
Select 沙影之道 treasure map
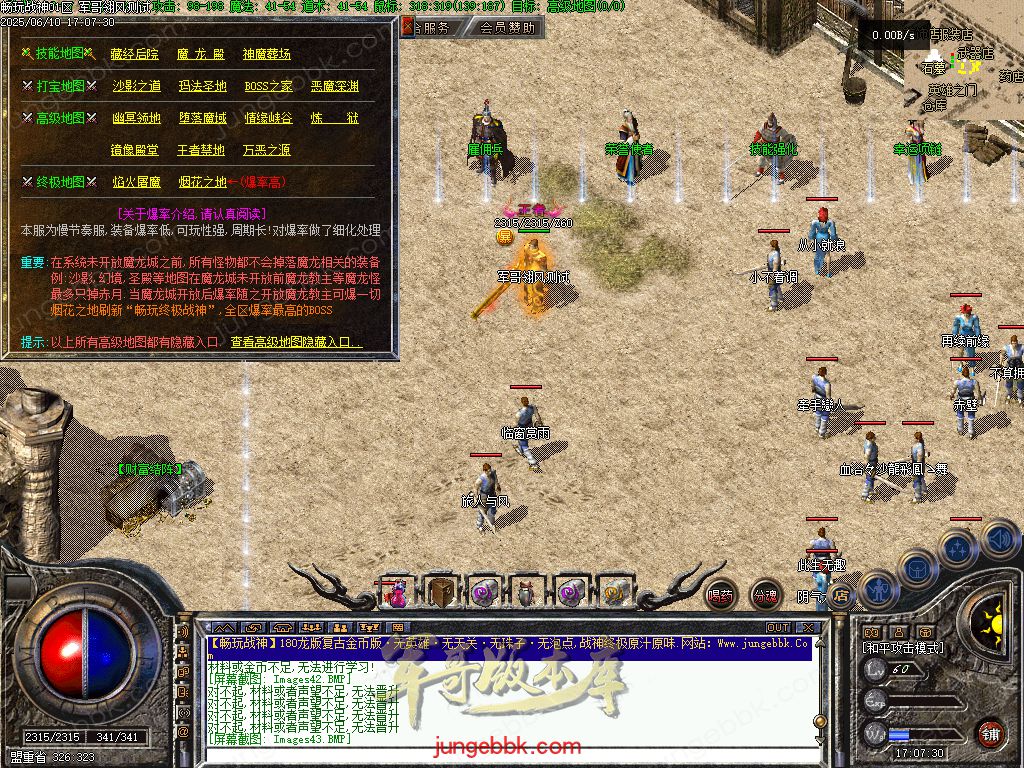tap(136, 87)
